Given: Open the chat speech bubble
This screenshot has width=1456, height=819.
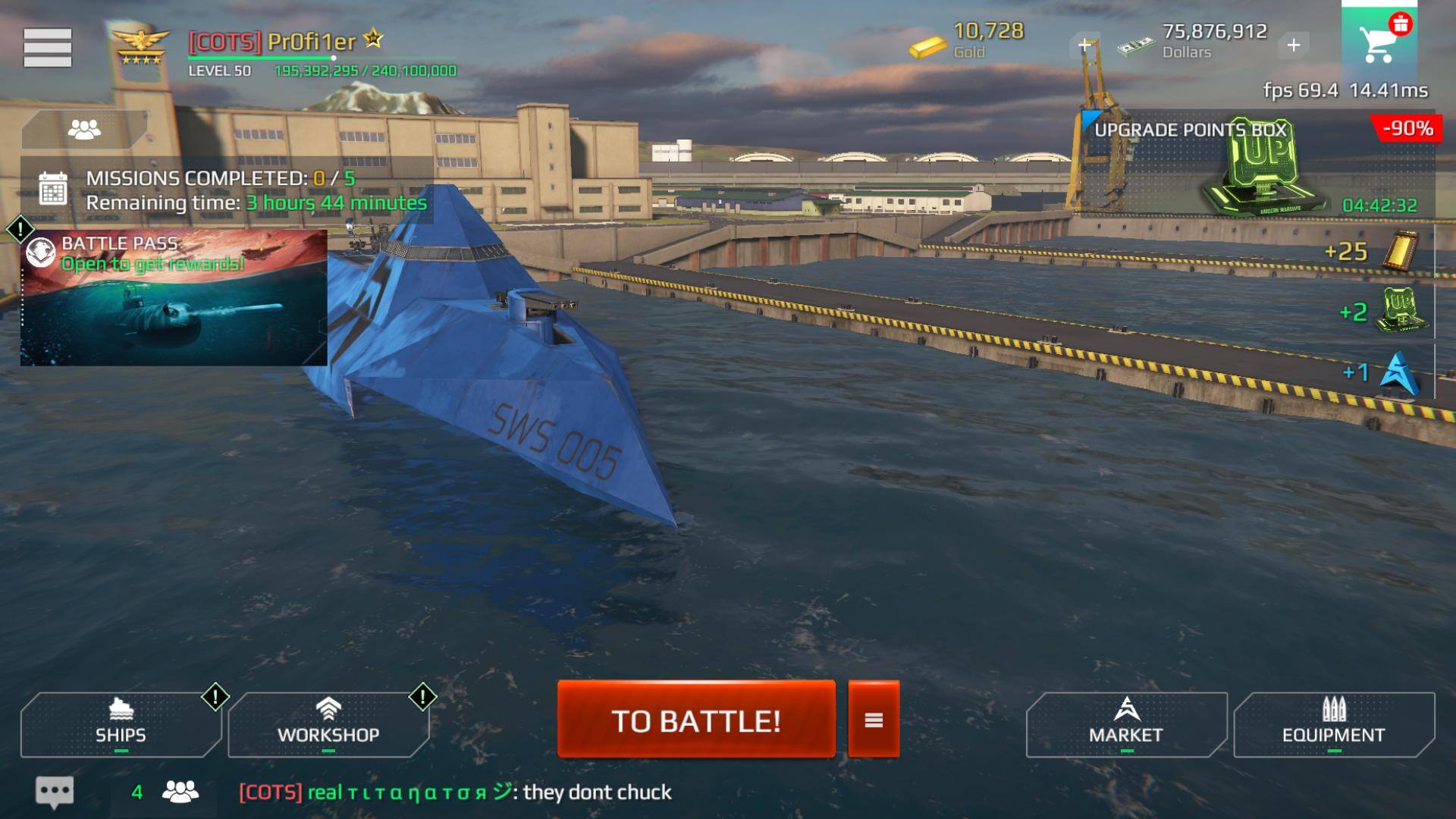Looking at the screenshot, I should pyautogui.click(x=55, y=792).
